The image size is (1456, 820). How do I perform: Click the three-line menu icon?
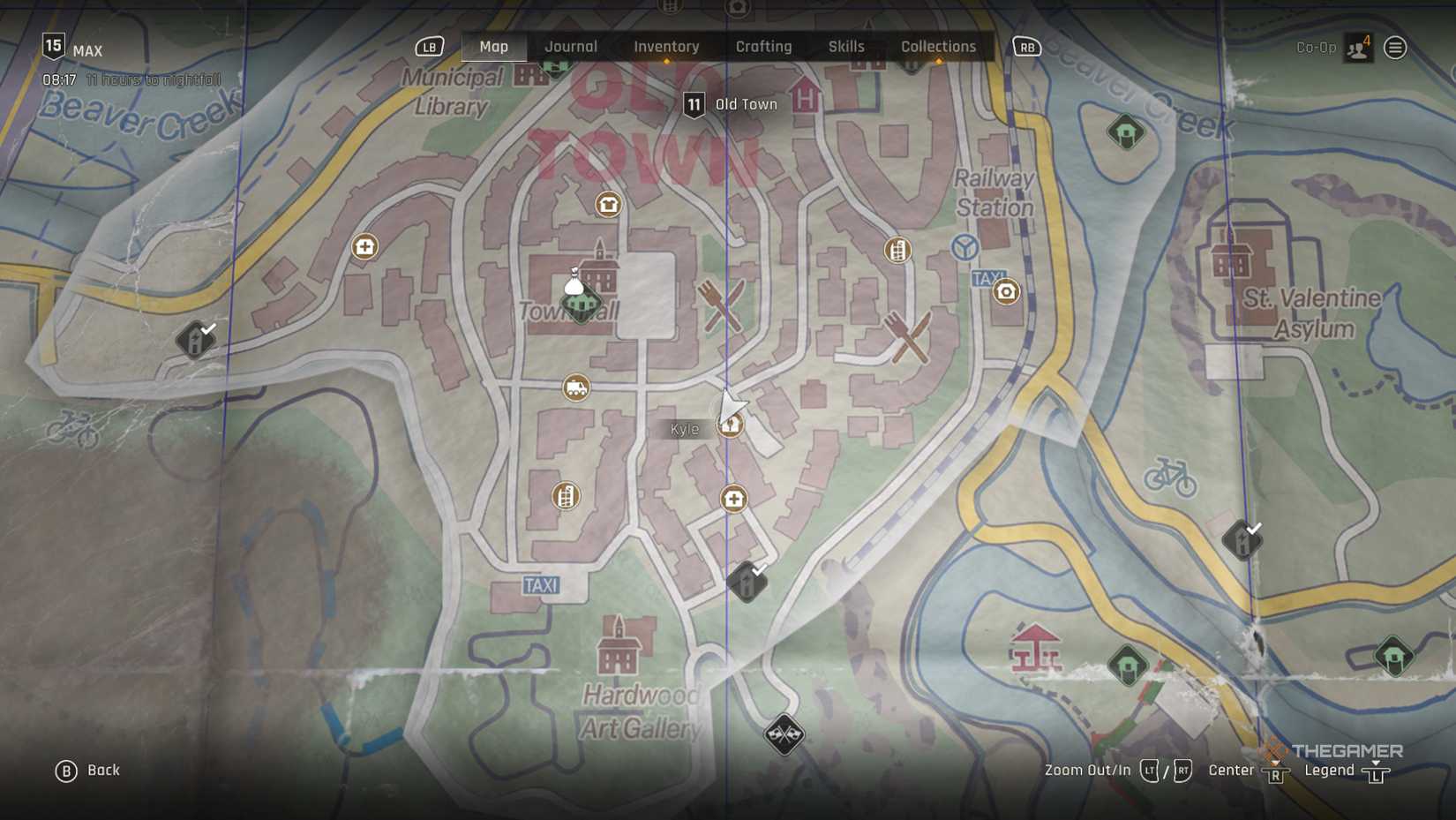(x=1394, y=48)
